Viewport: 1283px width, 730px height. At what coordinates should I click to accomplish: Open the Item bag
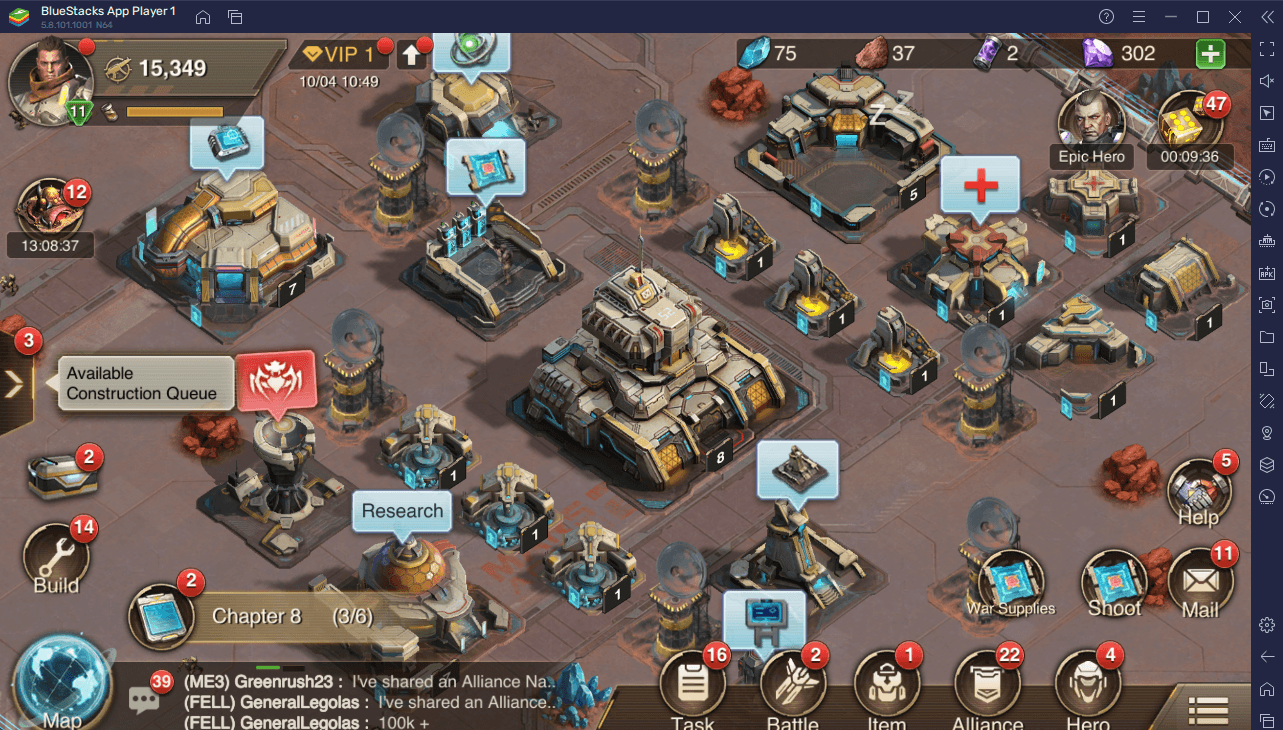(886, 688)
